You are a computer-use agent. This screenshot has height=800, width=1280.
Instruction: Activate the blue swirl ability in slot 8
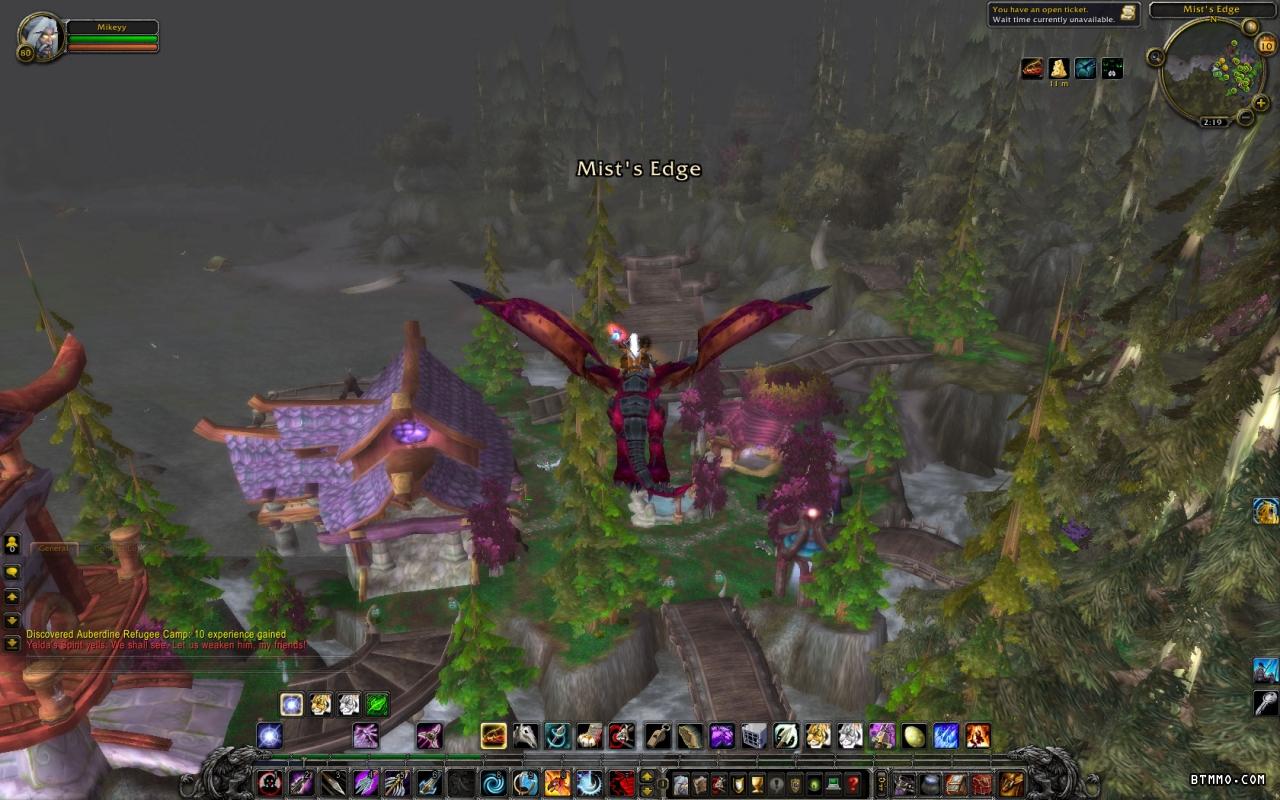click(x=494, y=783)
